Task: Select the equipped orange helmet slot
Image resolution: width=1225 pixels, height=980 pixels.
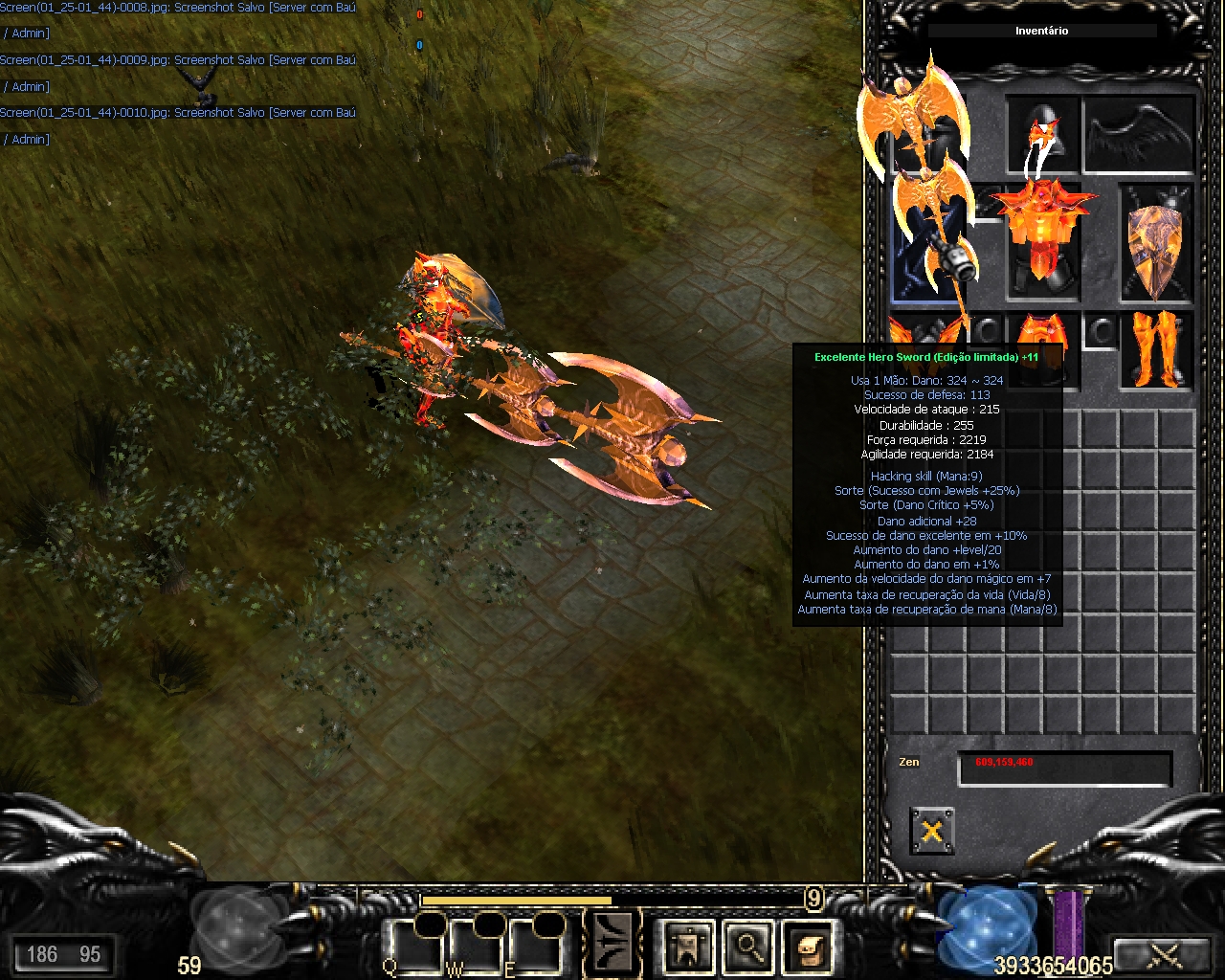Action: pos(1042,134)
